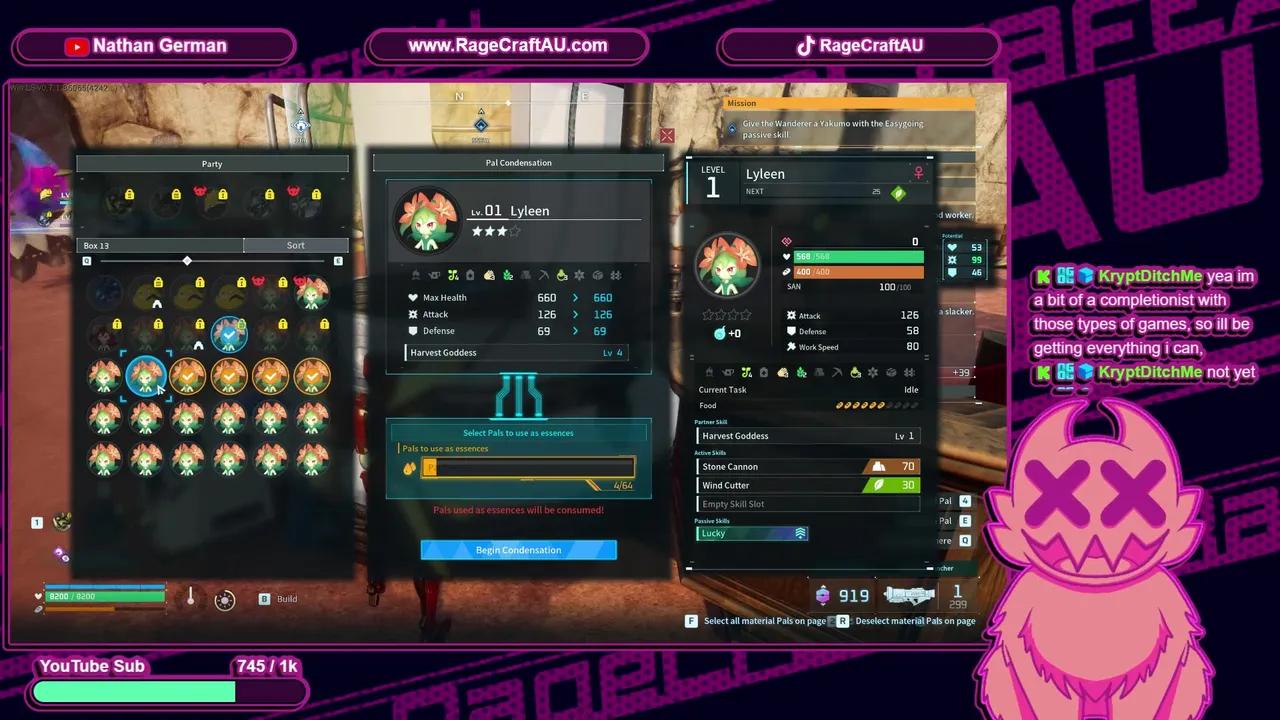Click the chevron beside the Lucky passive skill
This screenshot has height=720, width=1280.
[798, 533]
